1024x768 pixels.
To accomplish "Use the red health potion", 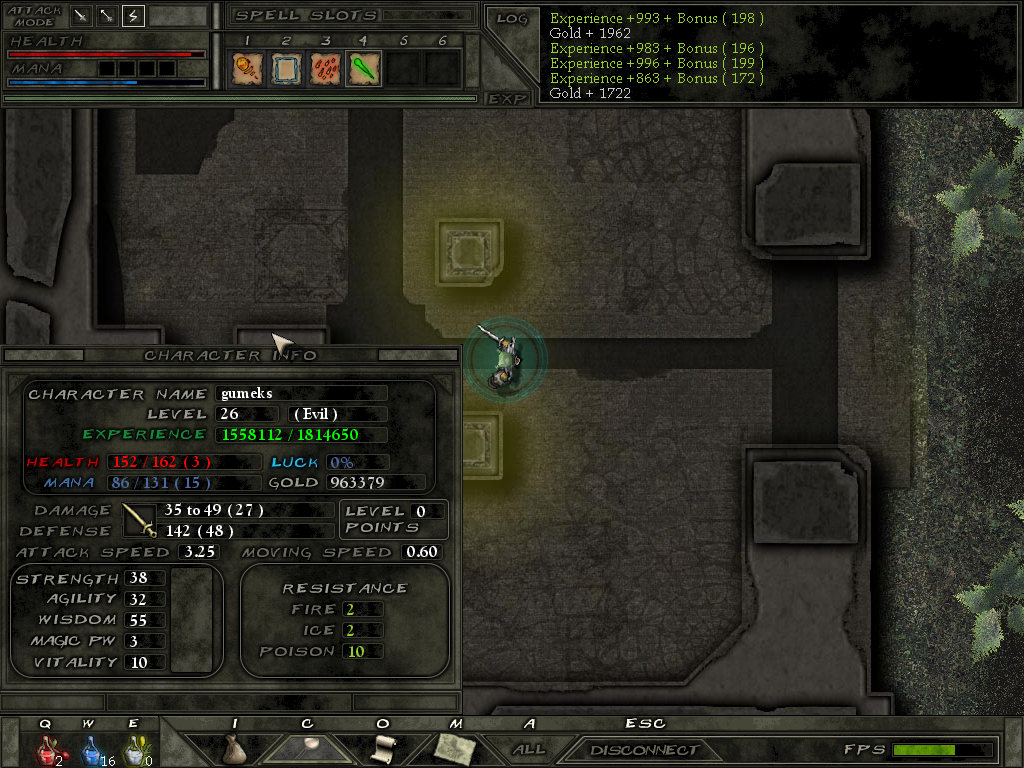I will [x=47, y=749].
